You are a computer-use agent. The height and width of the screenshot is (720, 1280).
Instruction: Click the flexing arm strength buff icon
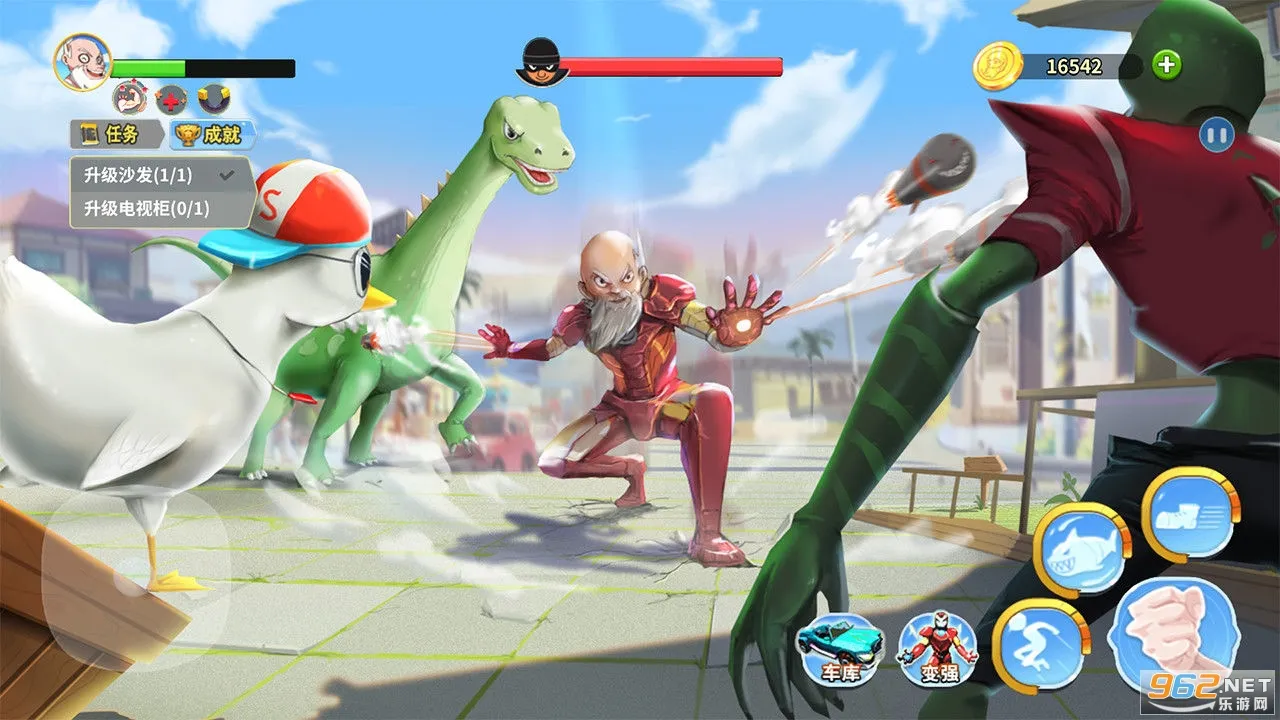pos(129,99)
